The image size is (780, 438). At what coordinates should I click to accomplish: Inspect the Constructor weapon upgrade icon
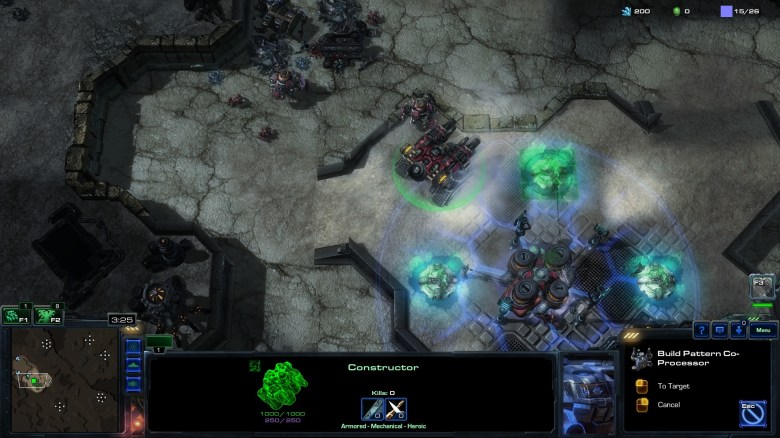(372, 408)
